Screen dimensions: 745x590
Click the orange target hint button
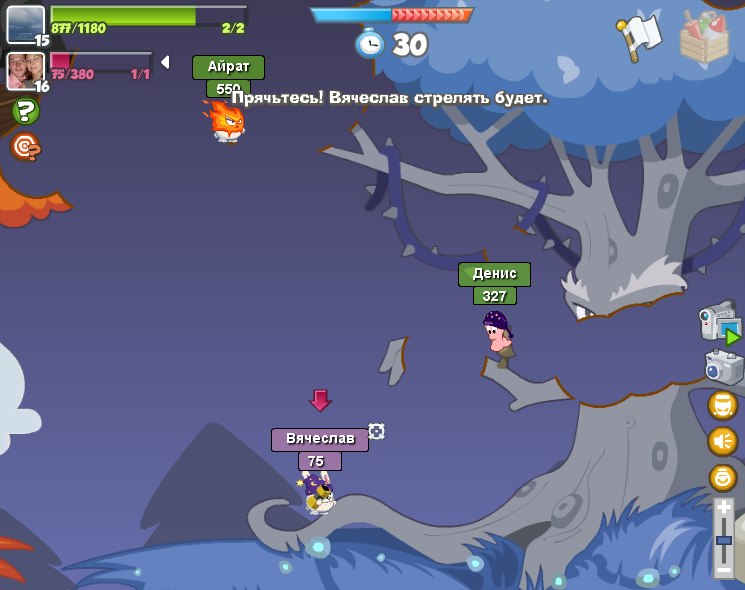[25, 147]
